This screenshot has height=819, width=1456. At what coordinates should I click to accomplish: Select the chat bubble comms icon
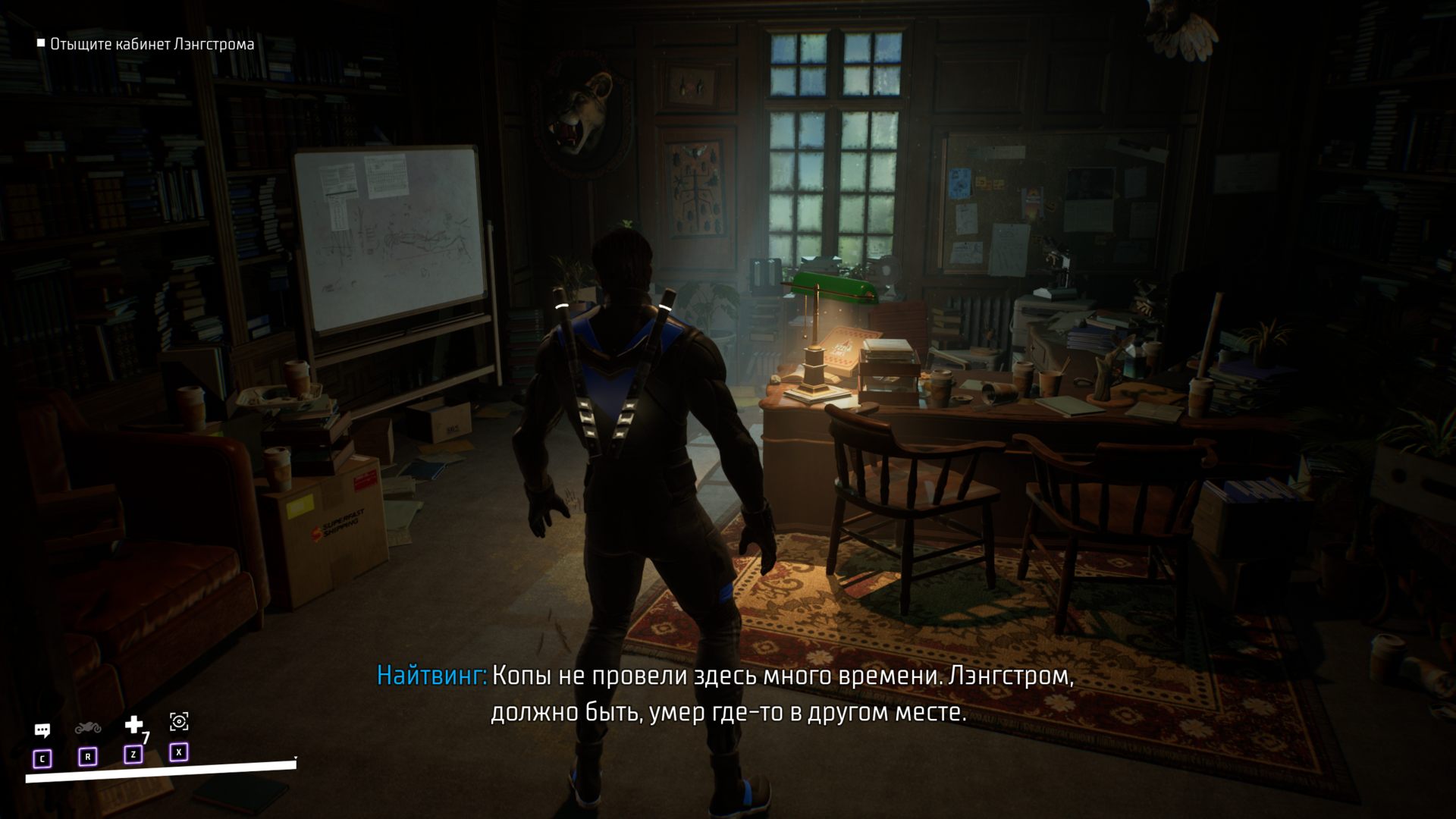(44, 730)
